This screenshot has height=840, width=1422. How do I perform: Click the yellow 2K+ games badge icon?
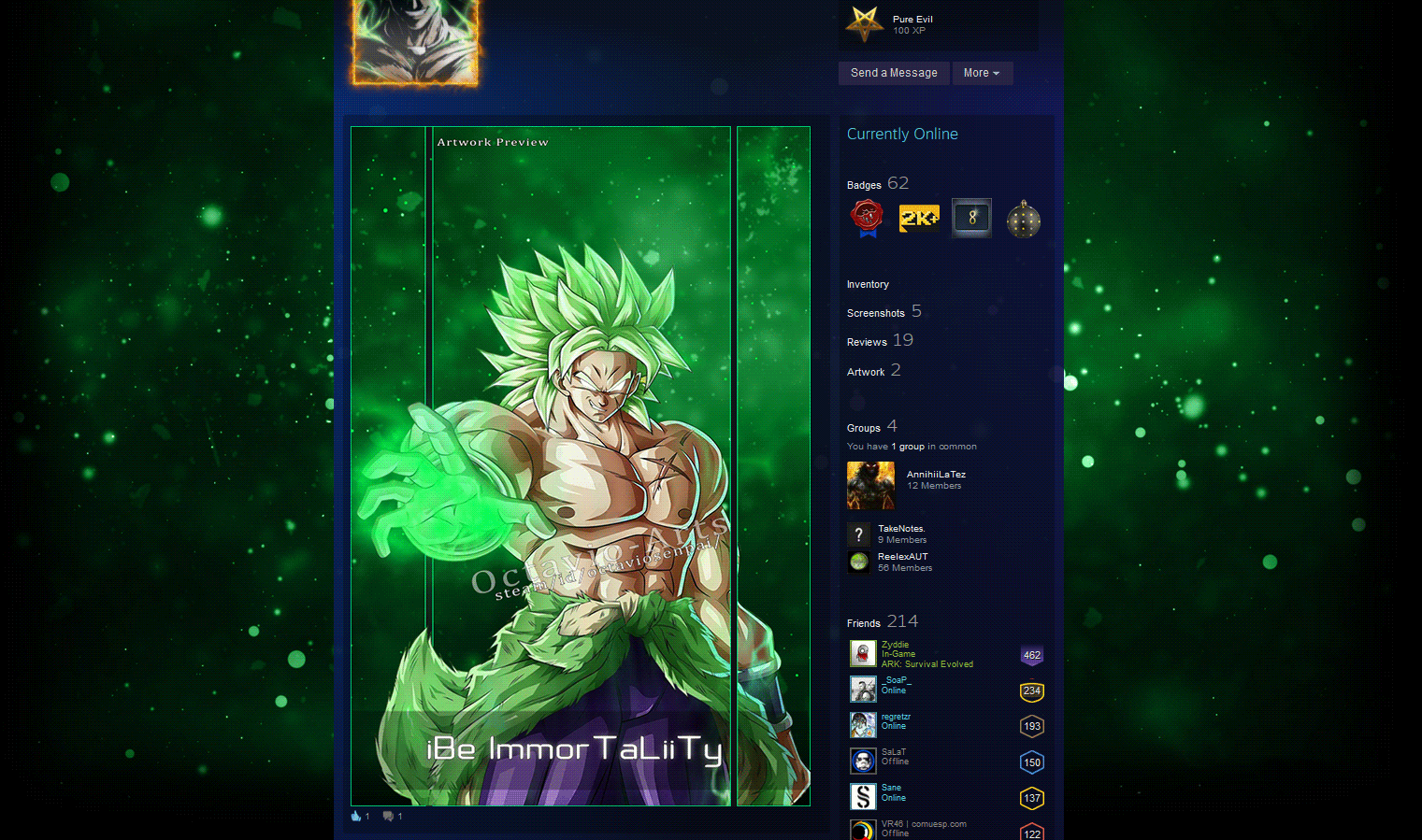pos(918,217)
